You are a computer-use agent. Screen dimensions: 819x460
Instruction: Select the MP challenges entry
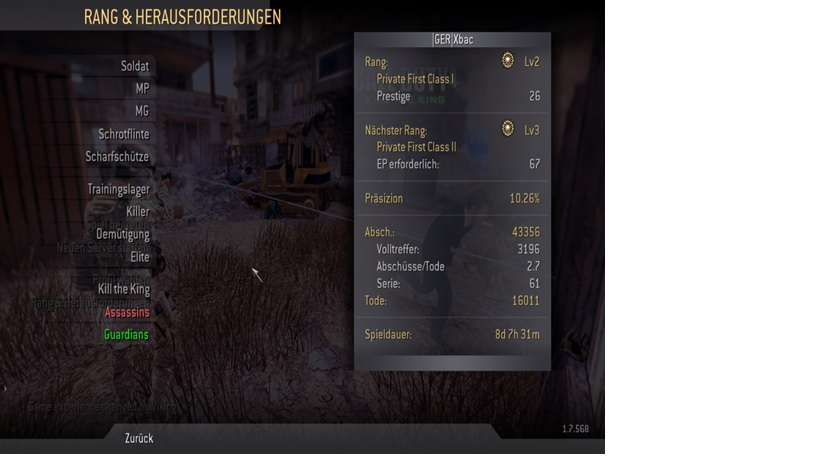tap(142, 88)
